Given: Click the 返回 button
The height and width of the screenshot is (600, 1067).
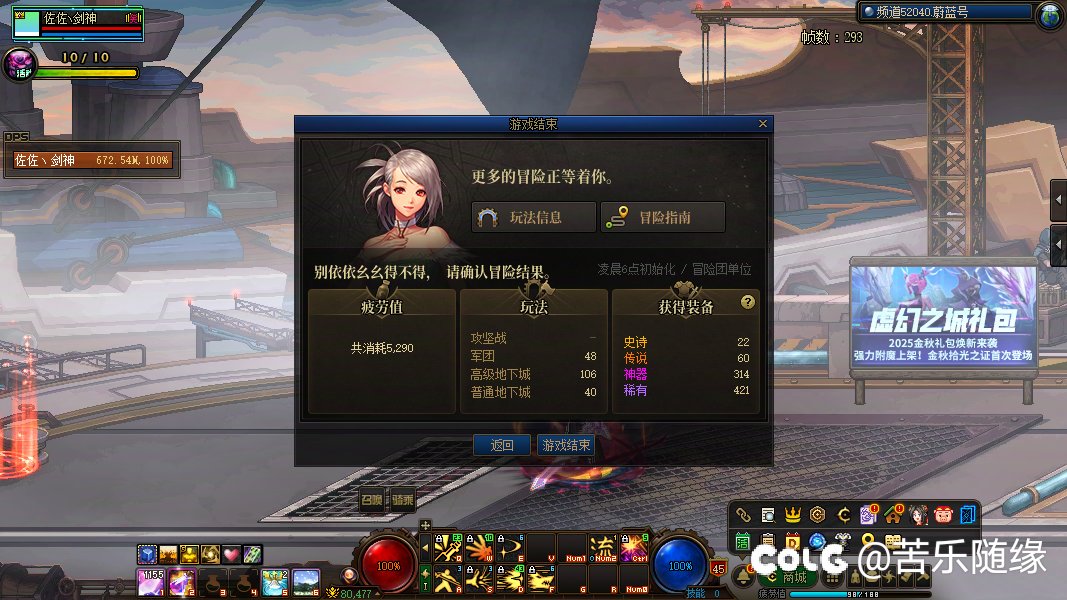Looking at the screenshot, I should pyautogui.click(x=501, y=445).
